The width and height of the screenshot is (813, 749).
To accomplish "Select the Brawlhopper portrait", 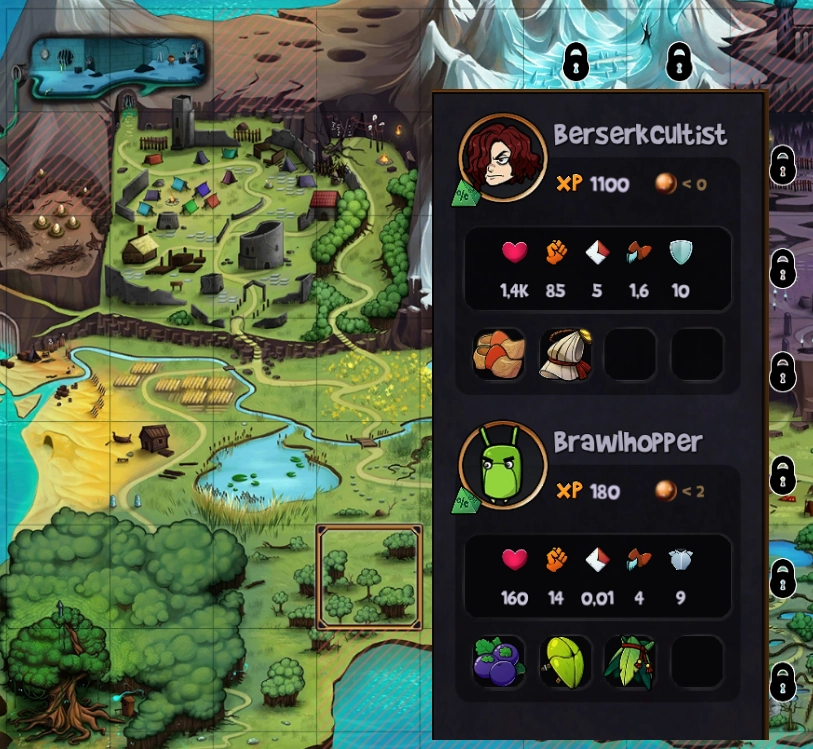I will point(502,465).
